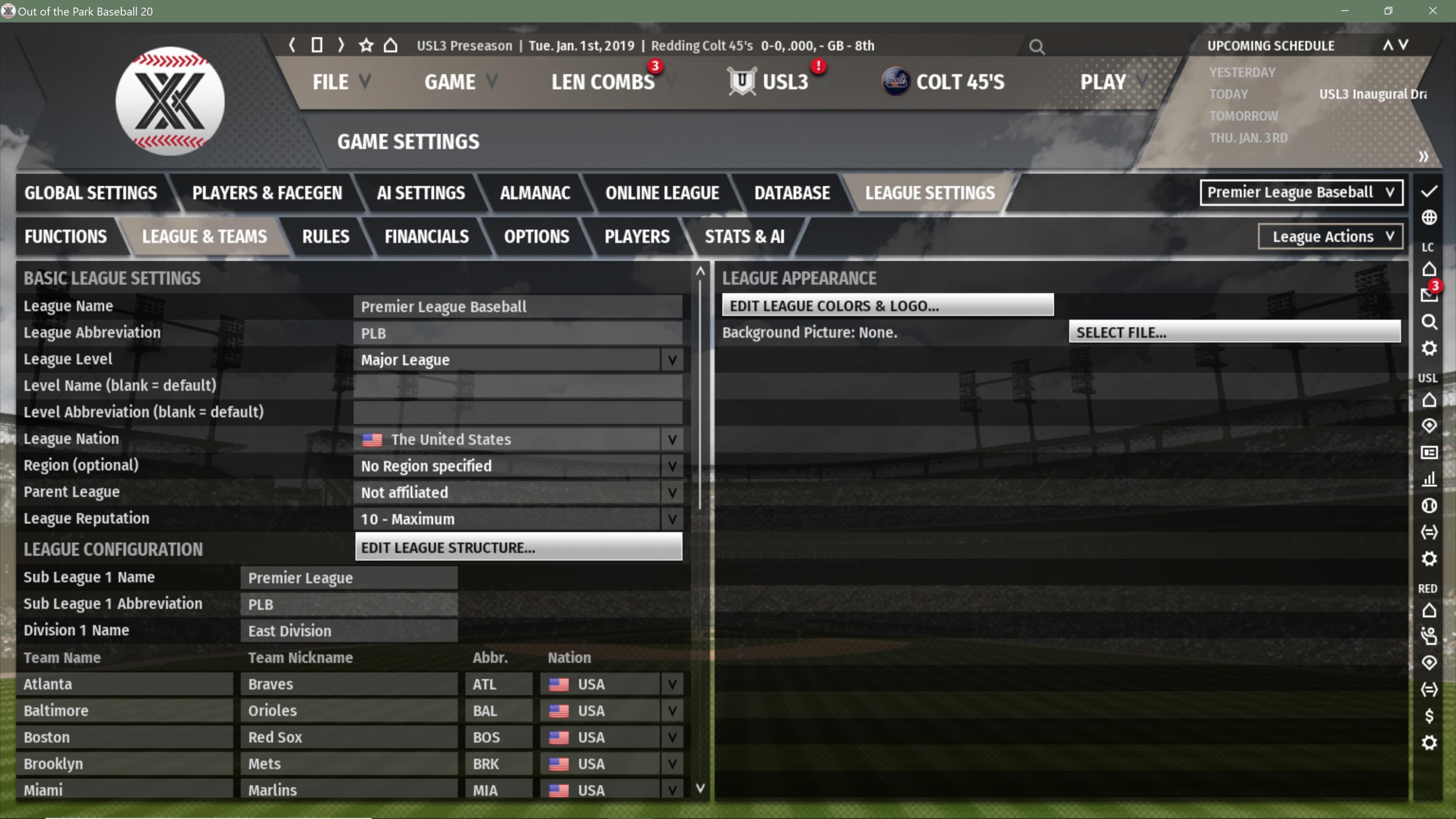This screenshot has width=1456, height=819.
Task: Open the FILE menu
Action: pyautogui.click(x=340, y=82)
